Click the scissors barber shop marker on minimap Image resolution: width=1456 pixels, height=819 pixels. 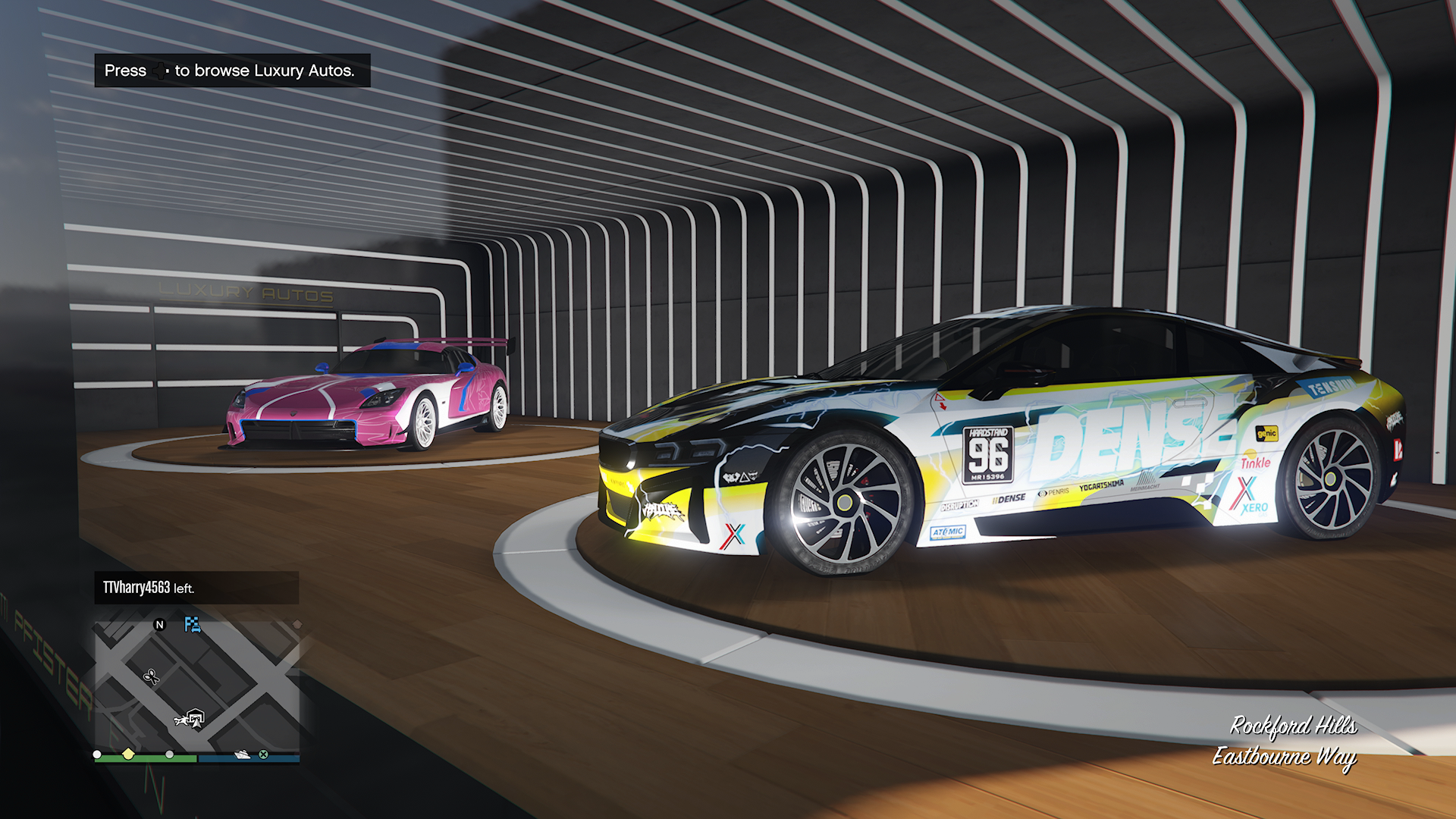click(x=151, y=676)
